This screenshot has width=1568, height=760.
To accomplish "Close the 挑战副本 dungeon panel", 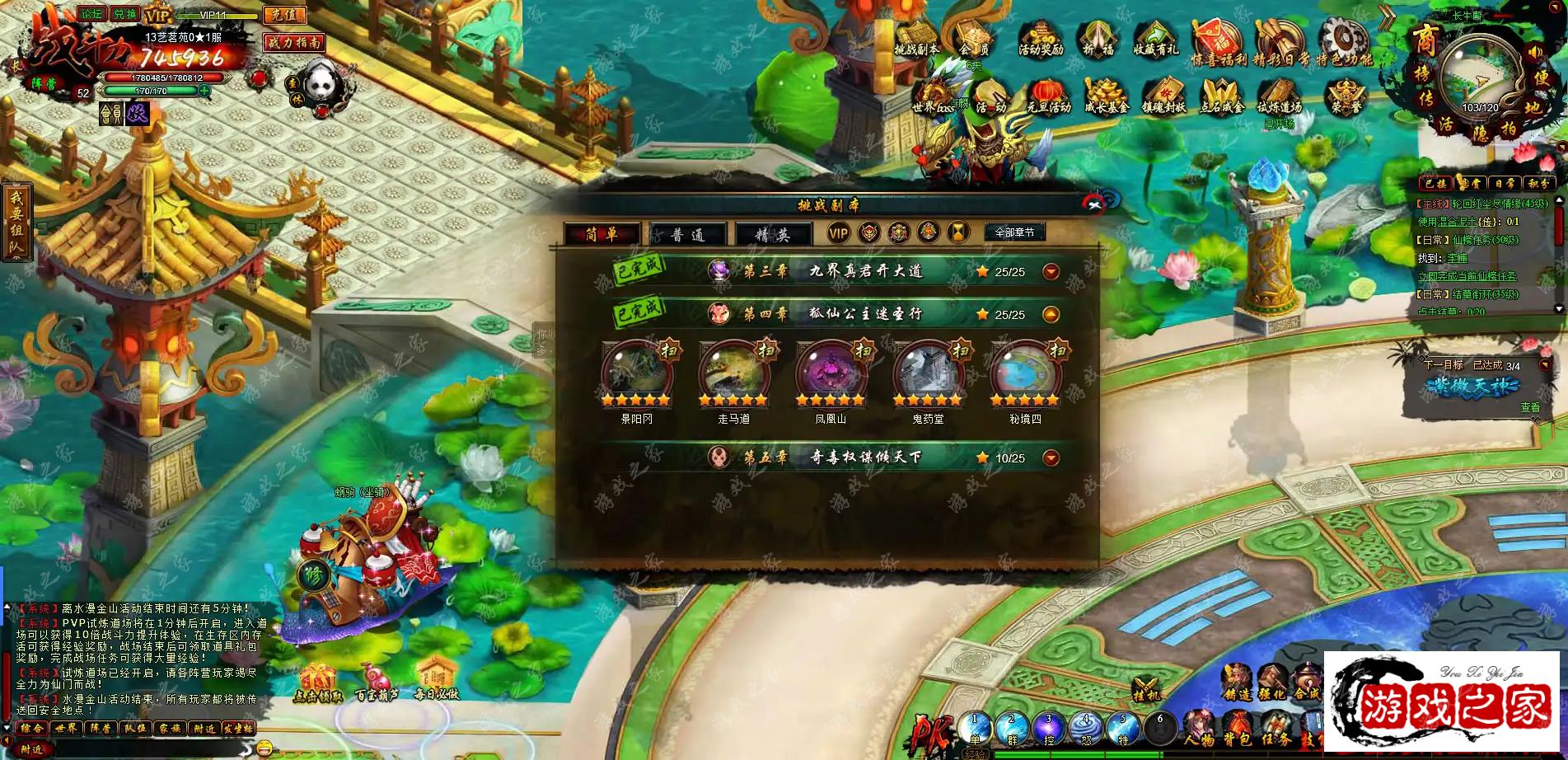I will click(x=1093, y=204).
